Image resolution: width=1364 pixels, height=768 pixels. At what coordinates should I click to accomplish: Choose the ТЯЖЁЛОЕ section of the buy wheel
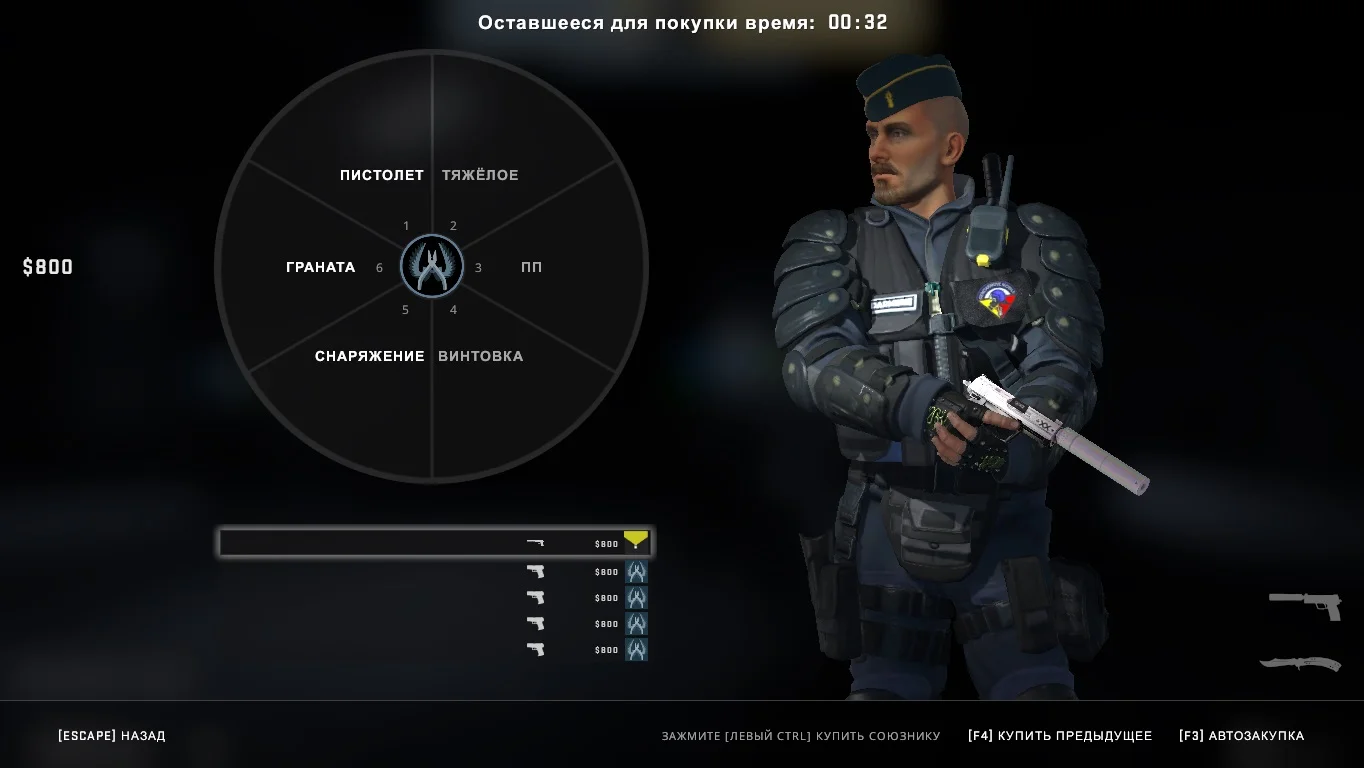point(480,175)
